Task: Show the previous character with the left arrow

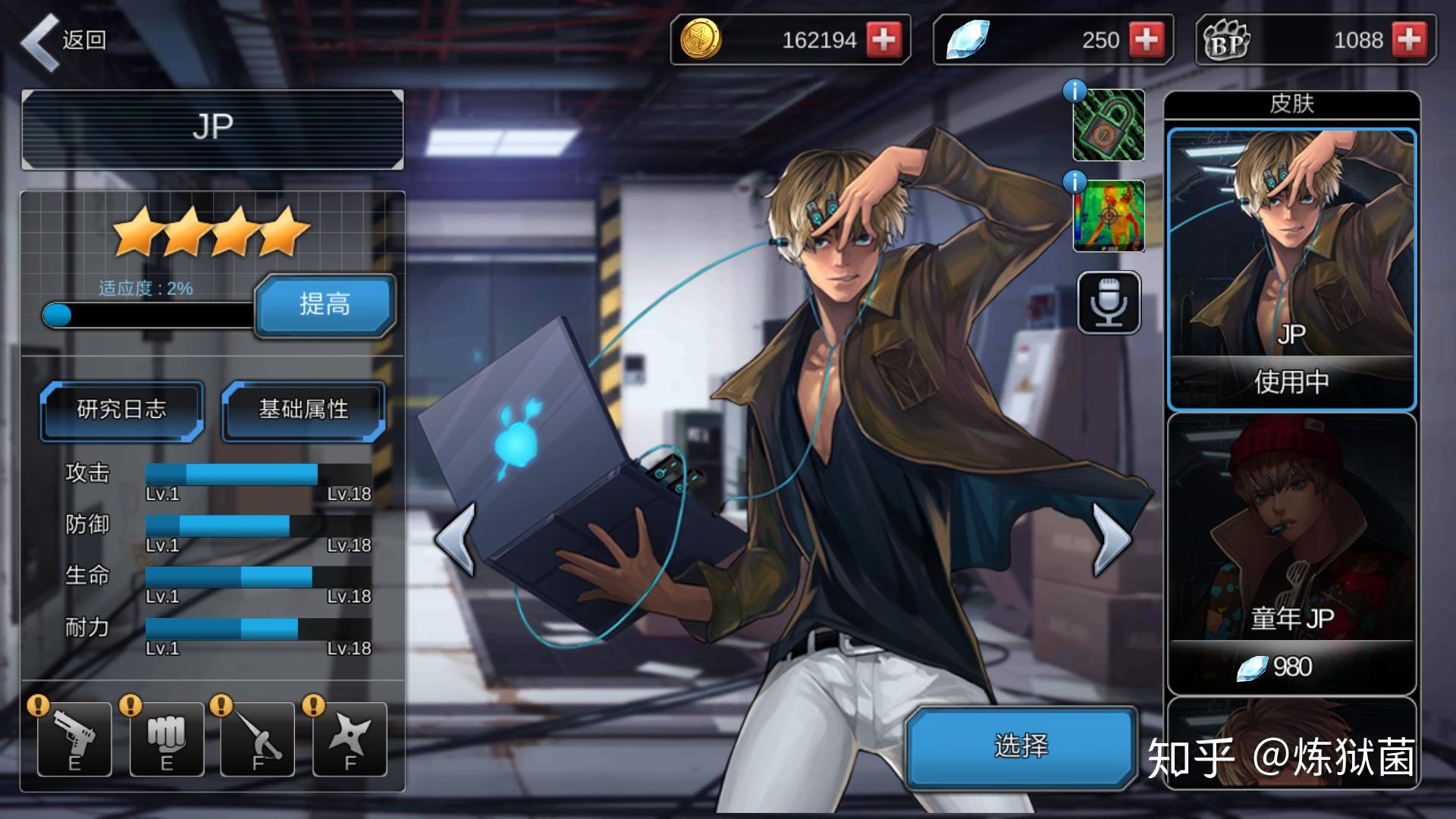Action: (457, 539)
